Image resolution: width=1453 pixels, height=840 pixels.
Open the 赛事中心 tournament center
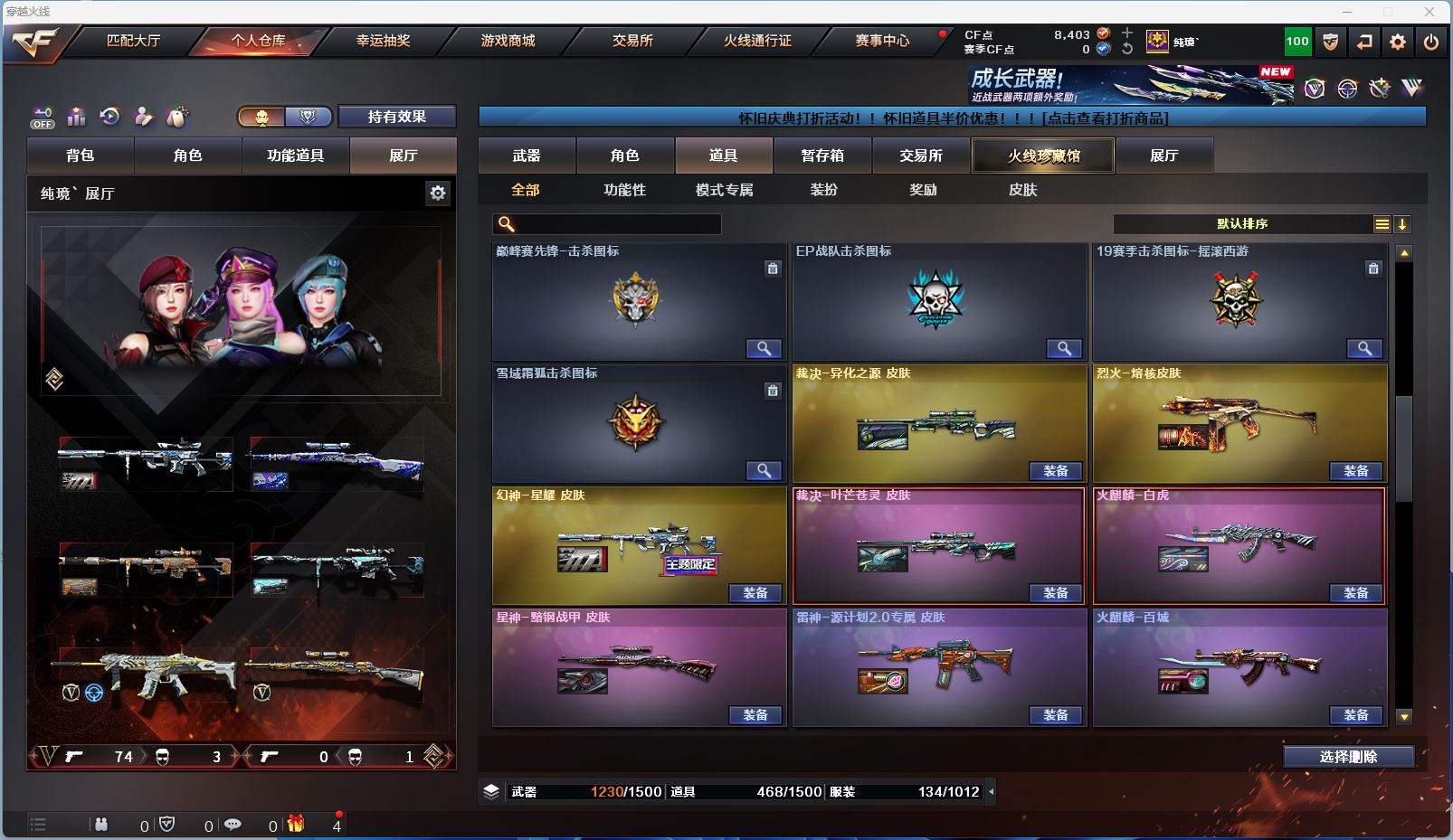tap(882, 41)
